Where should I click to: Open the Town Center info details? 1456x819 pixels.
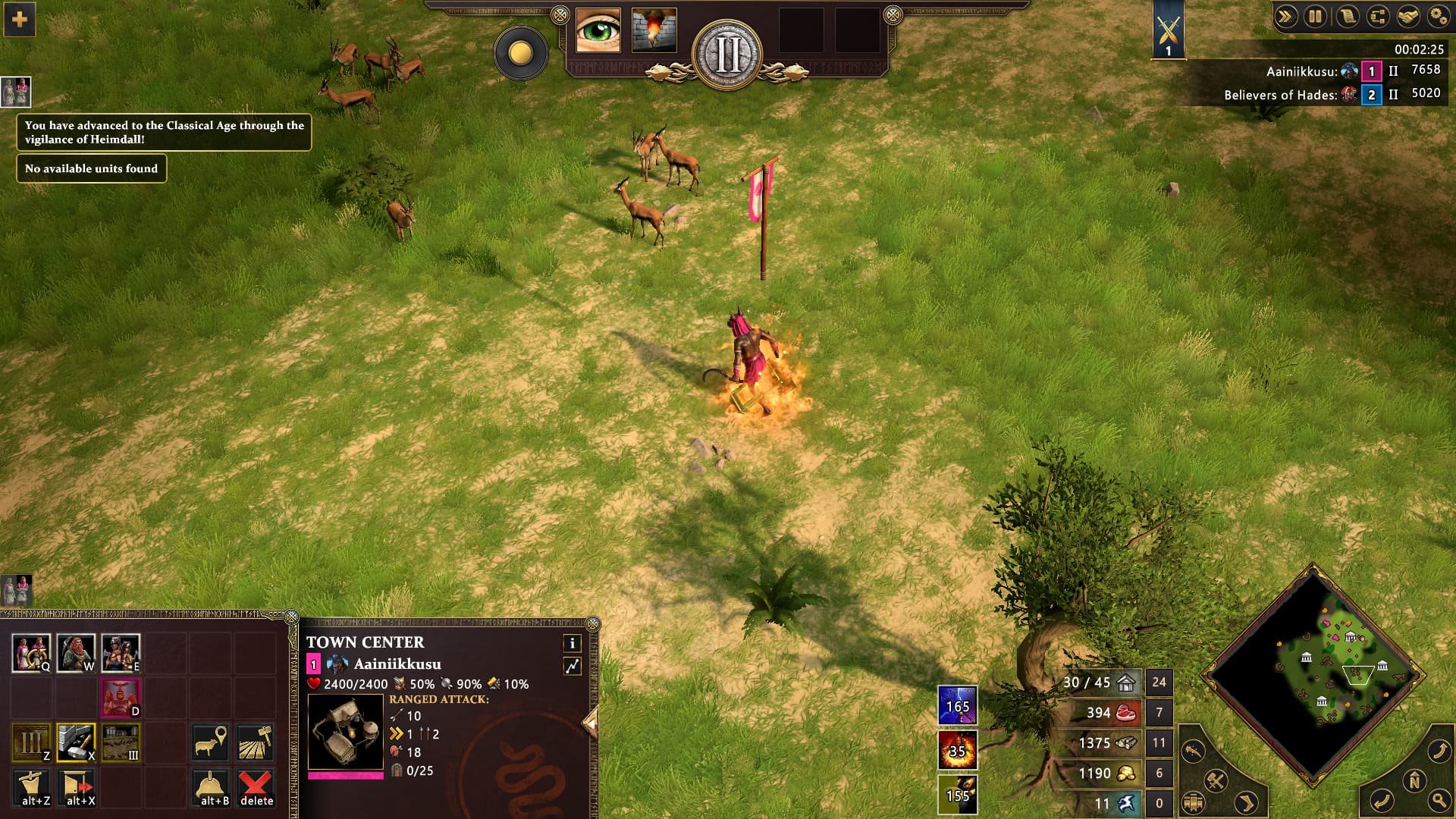click(x=572, y=643)
